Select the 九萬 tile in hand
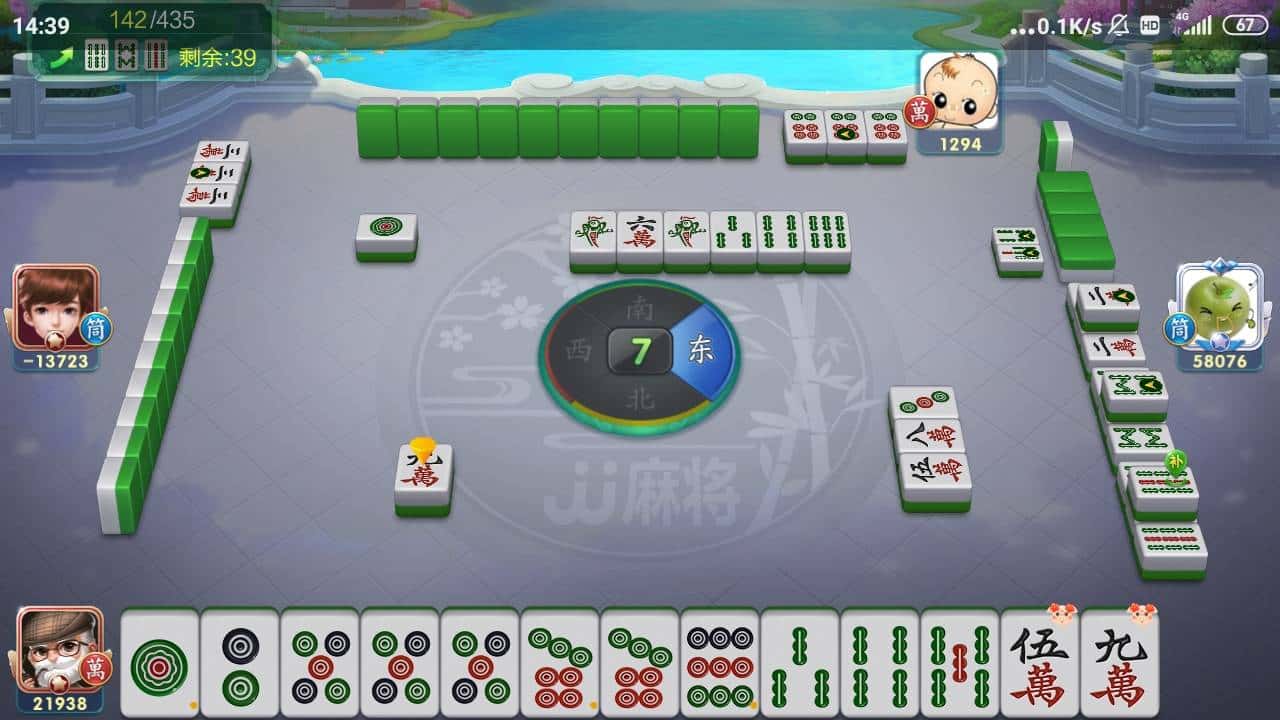 (1120, 663)
